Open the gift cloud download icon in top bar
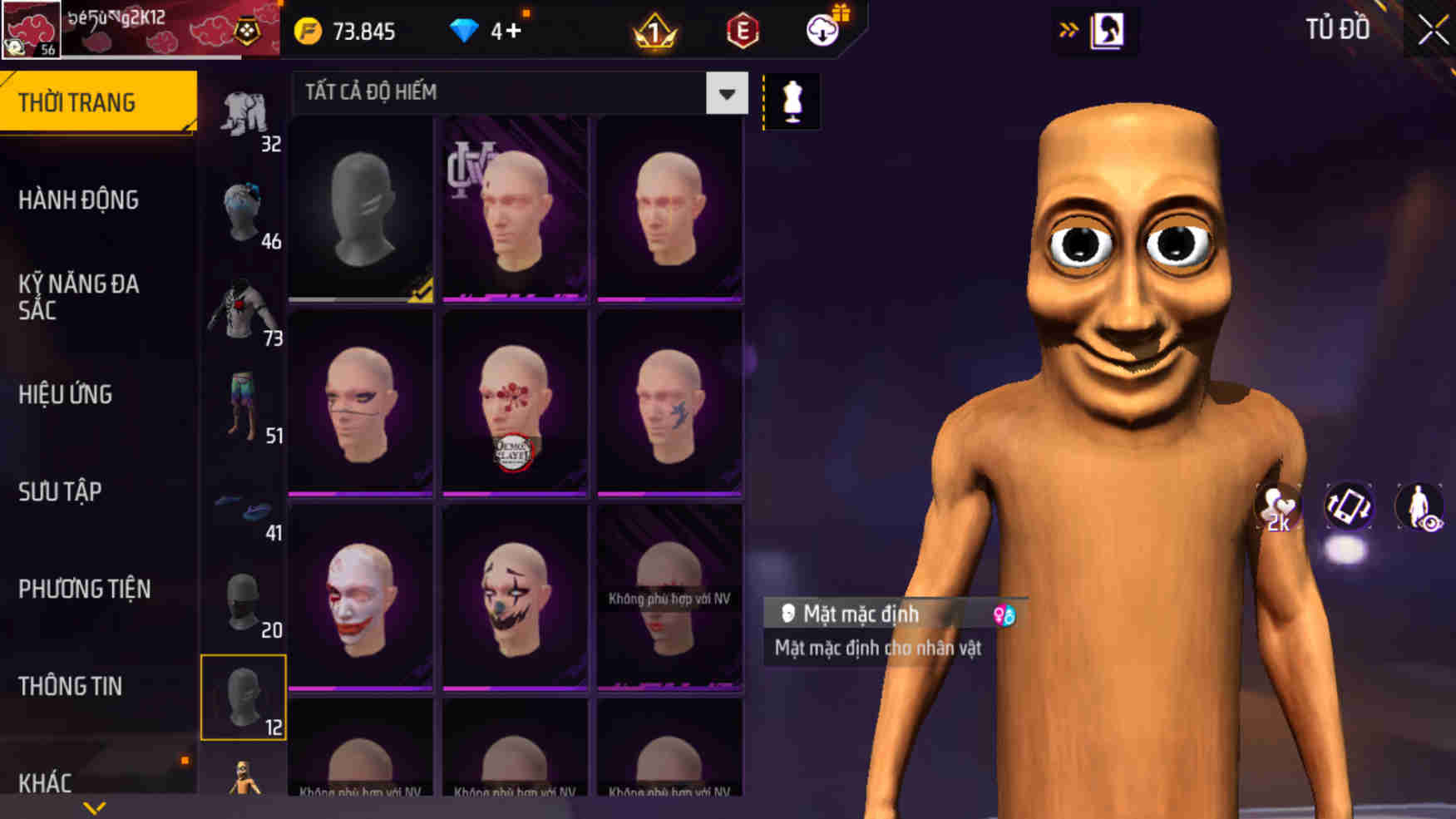The width and height of the screenshot is (1456, 819). (822, 32)
